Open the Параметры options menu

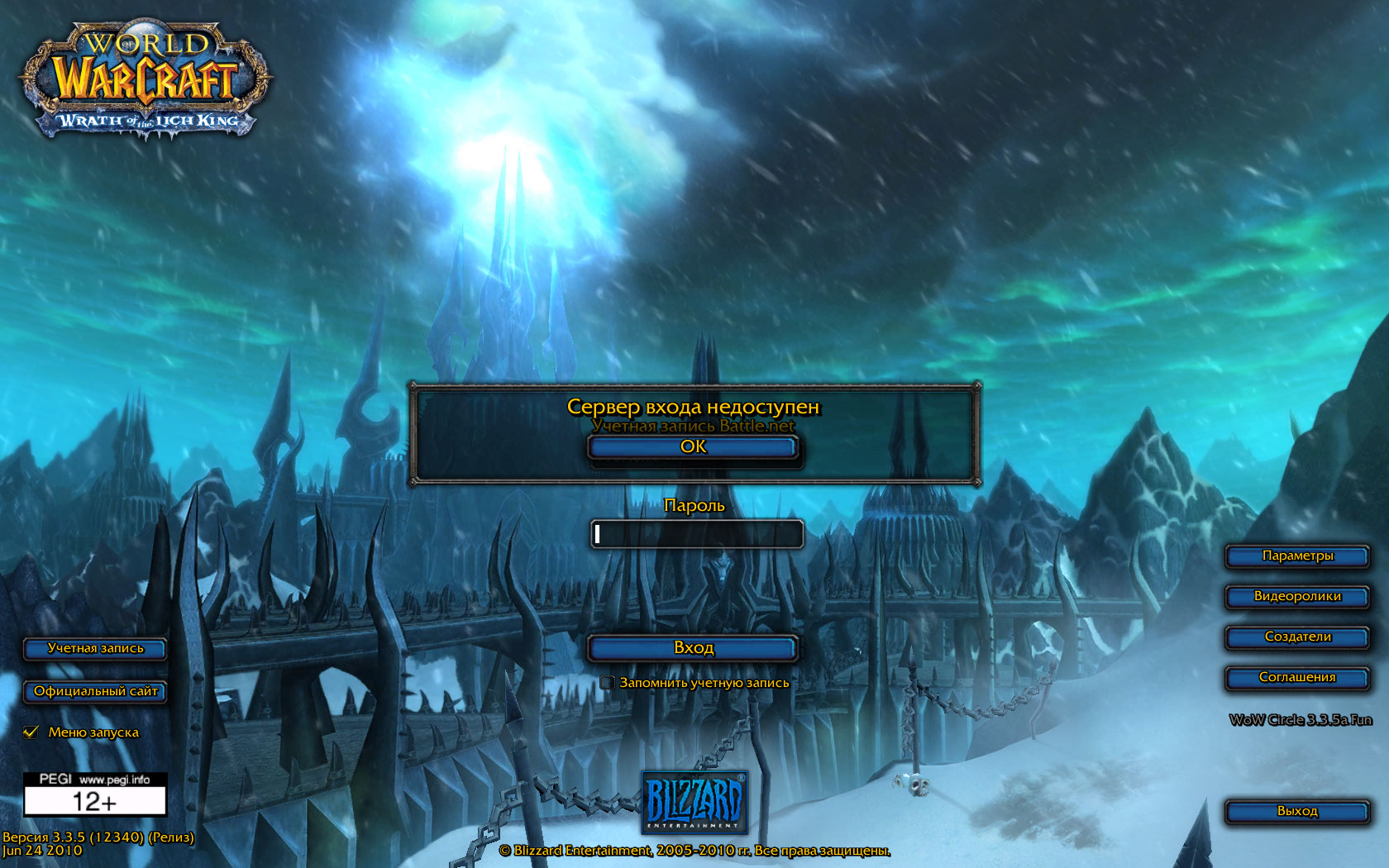coord(1296,556)
